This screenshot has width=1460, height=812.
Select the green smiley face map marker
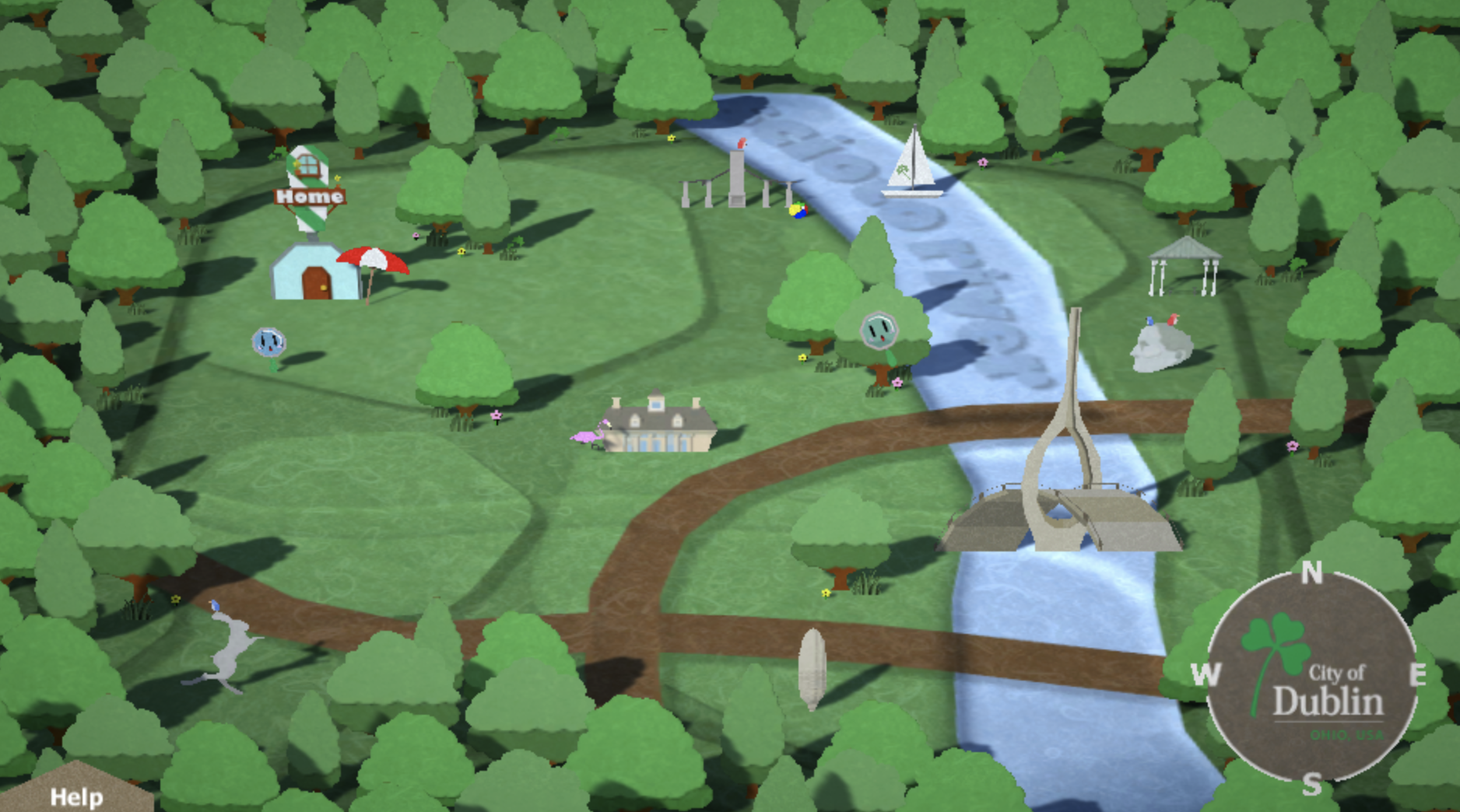pos(879,329)
